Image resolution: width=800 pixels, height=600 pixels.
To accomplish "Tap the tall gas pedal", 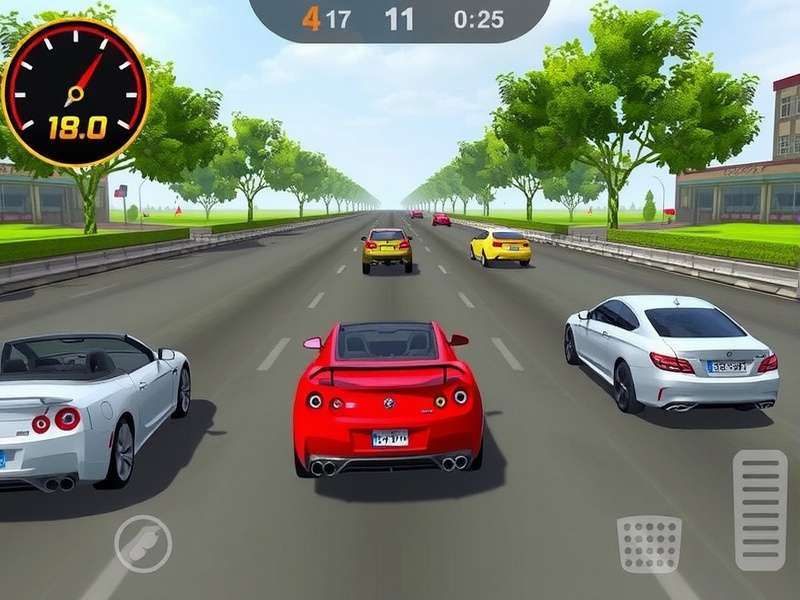I will tap(760, 509).
